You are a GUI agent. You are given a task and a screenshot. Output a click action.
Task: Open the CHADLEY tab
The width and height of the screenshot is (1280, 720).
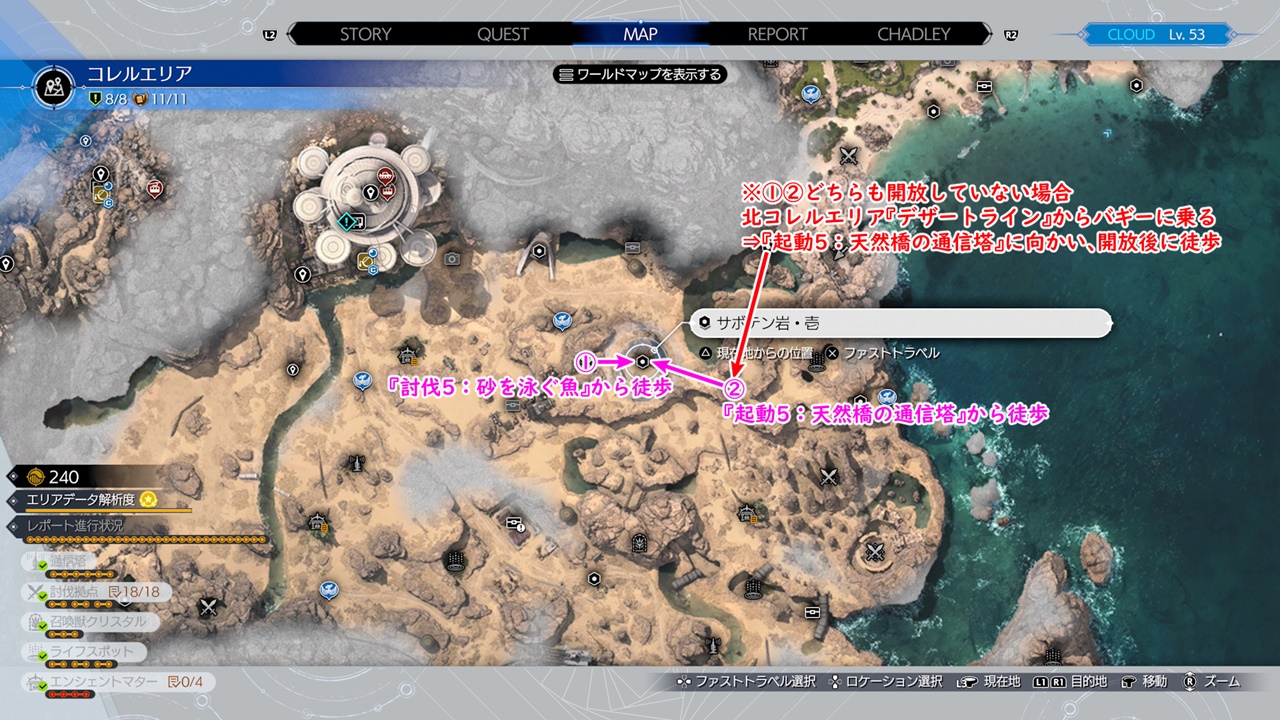[914, 34]
